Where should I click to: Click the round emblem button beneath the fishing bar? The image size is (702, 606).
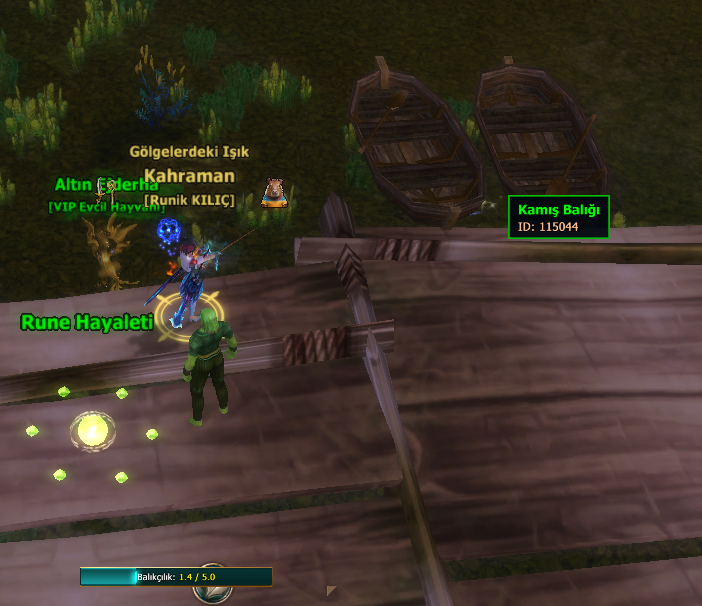211,593
